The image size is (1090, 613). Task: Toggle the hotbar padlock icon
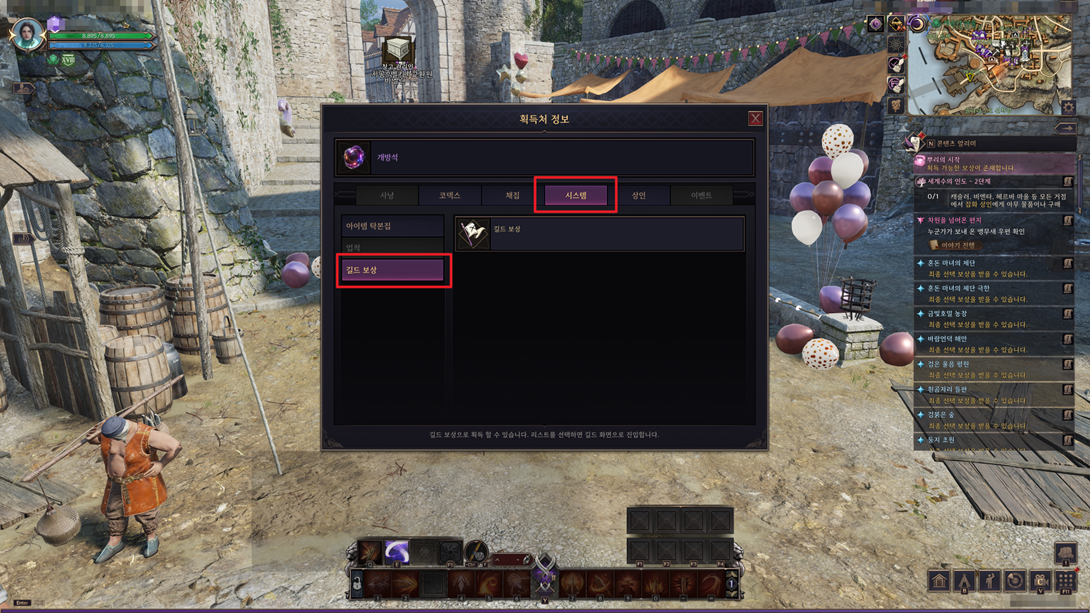[356, 582]
